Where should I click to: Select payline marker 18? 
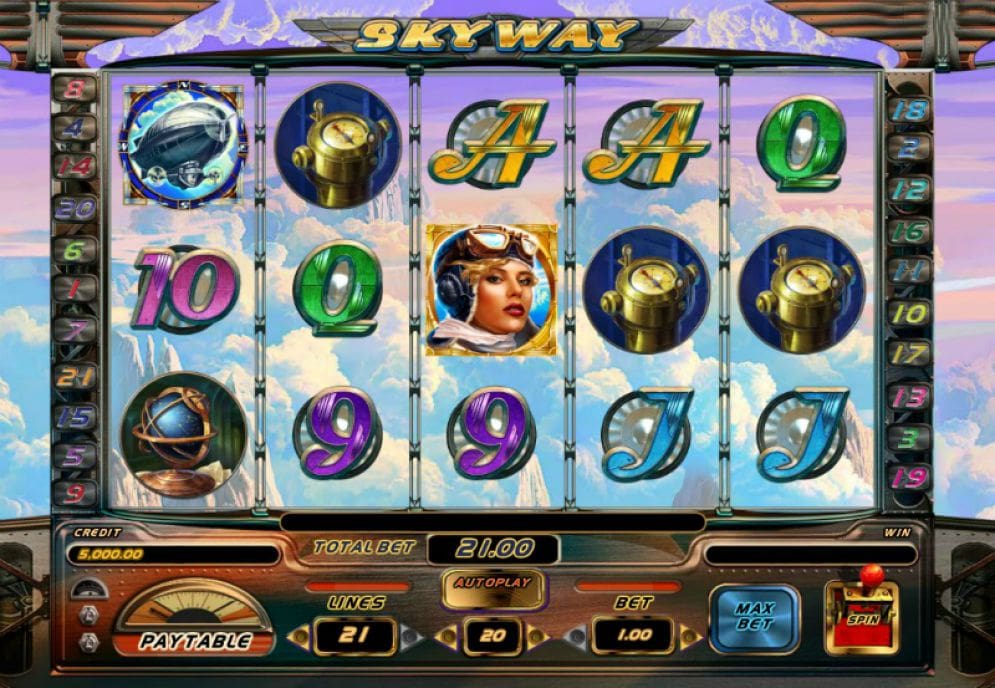tap(910, 109)
